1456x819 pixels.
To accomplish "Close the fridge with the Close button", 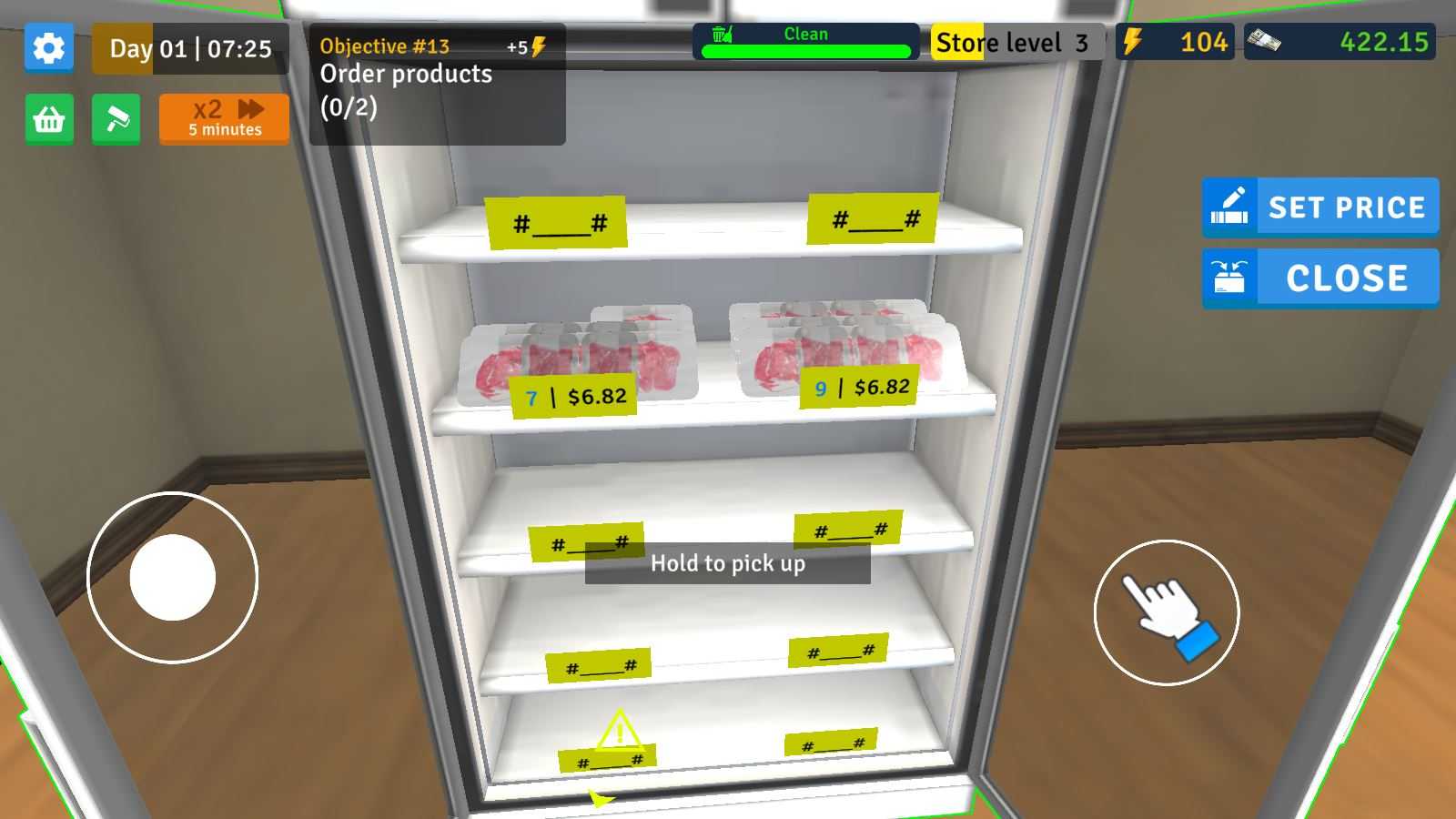I will (1320, 278).
